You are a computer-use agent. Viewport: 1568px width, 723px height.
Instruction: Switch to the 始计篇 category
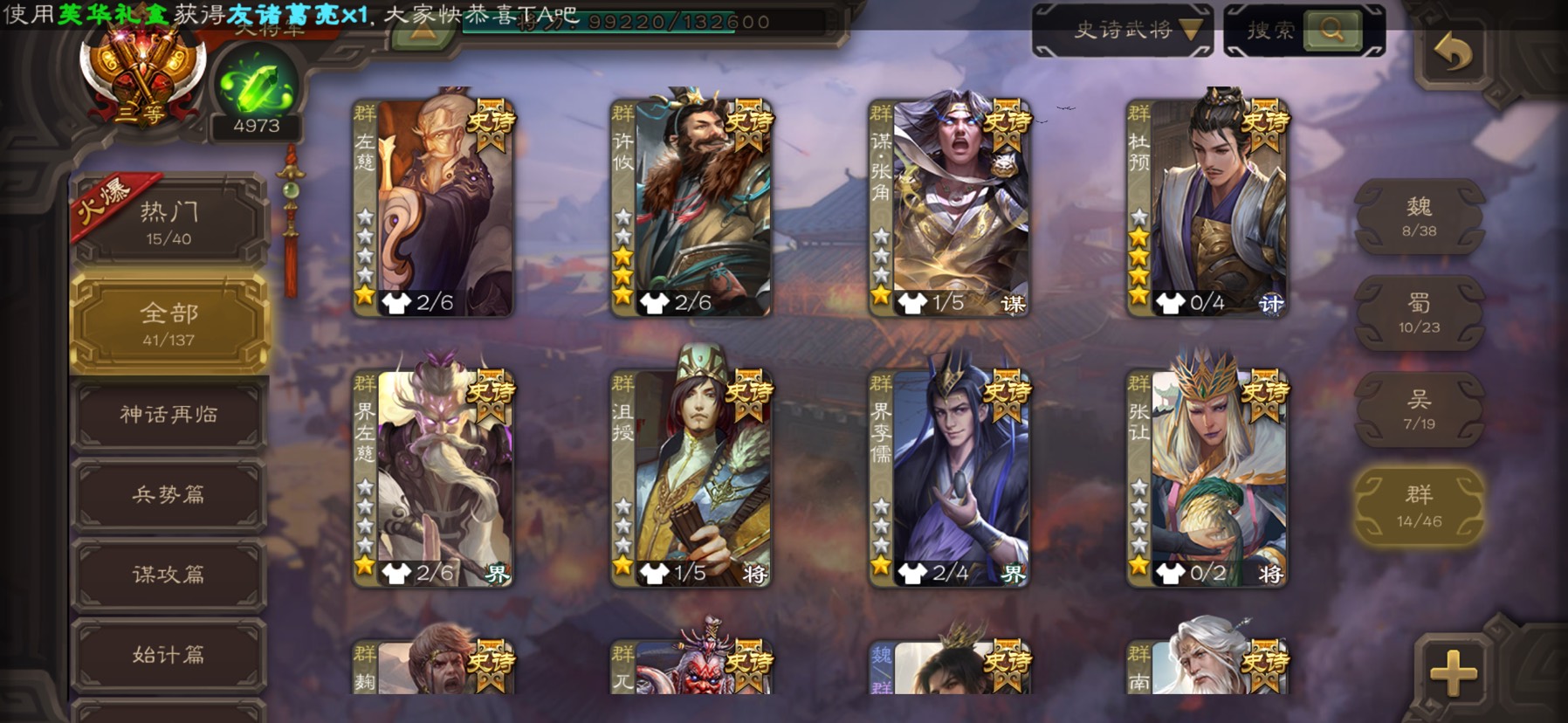pos(168,654)
